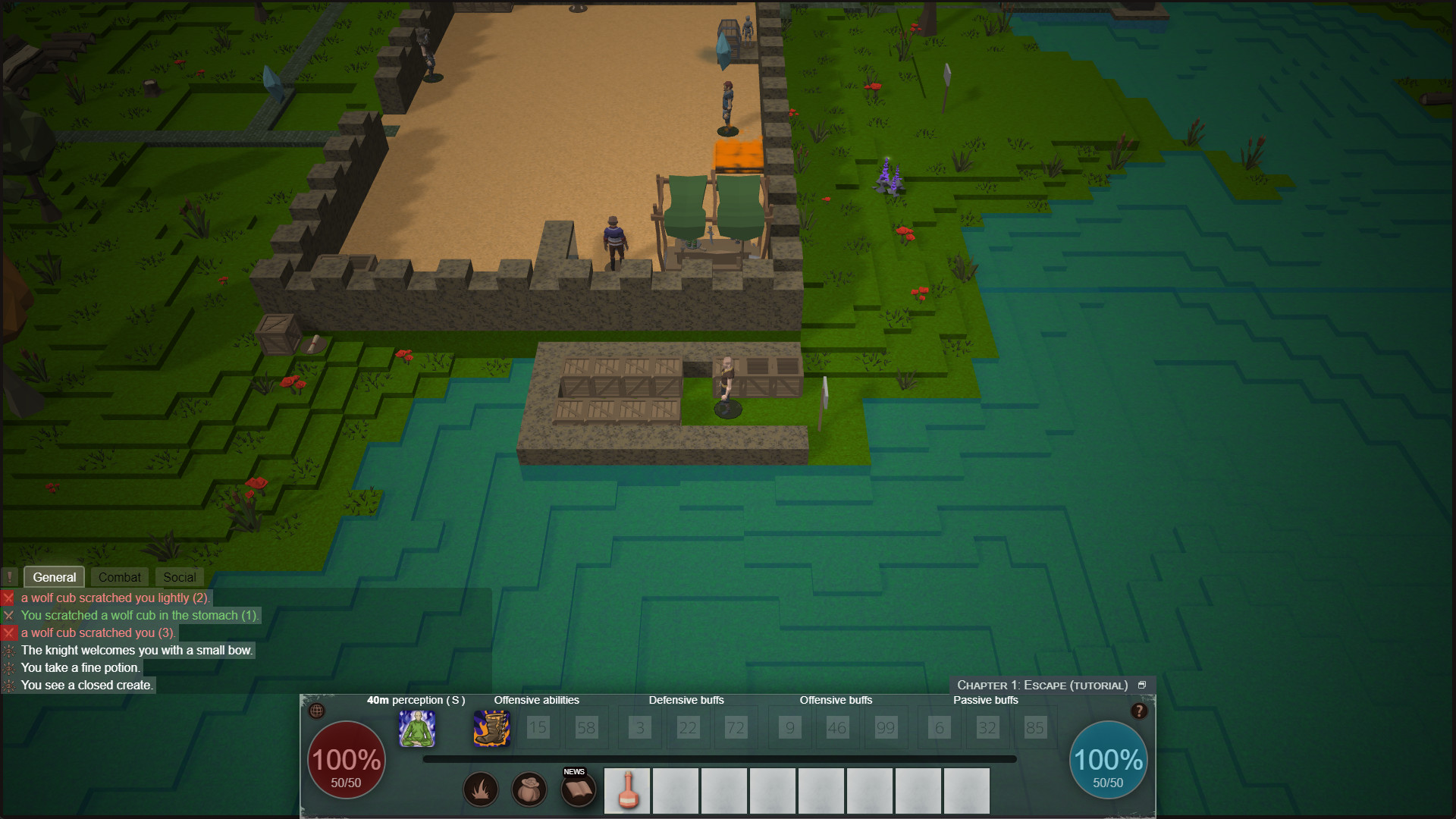The image size is (1456, 819).
Task: Click the blue 100% energy orb
Action: [1108, 759]
